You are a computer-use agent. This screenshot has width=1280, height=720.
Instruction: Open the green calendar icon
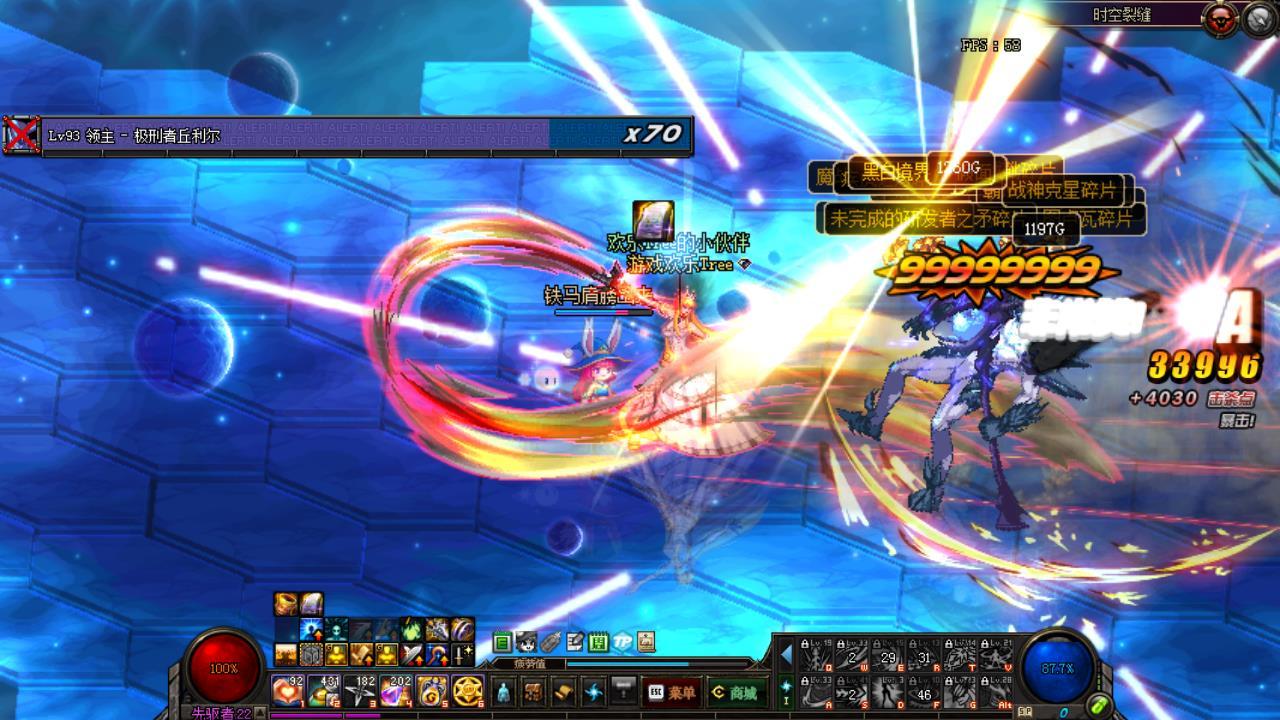point(598,642)
